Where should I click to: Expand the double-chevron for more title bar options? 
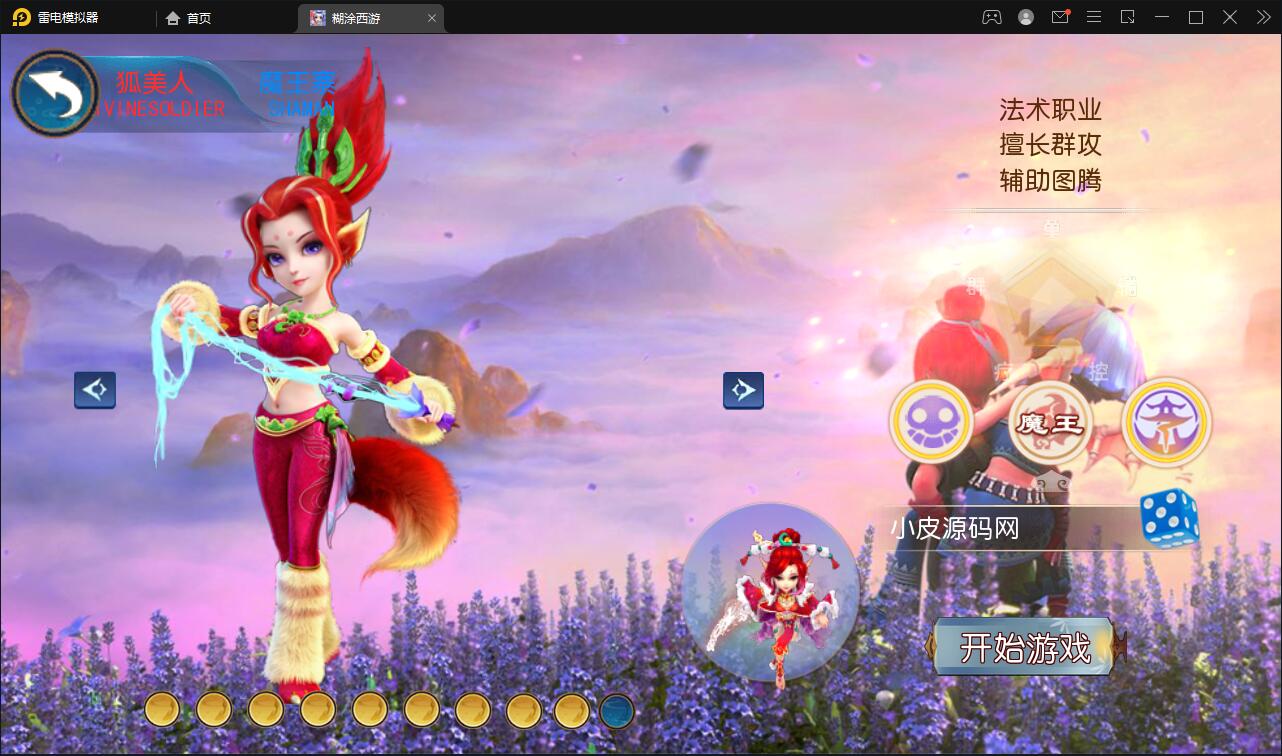click(1262, 17)
